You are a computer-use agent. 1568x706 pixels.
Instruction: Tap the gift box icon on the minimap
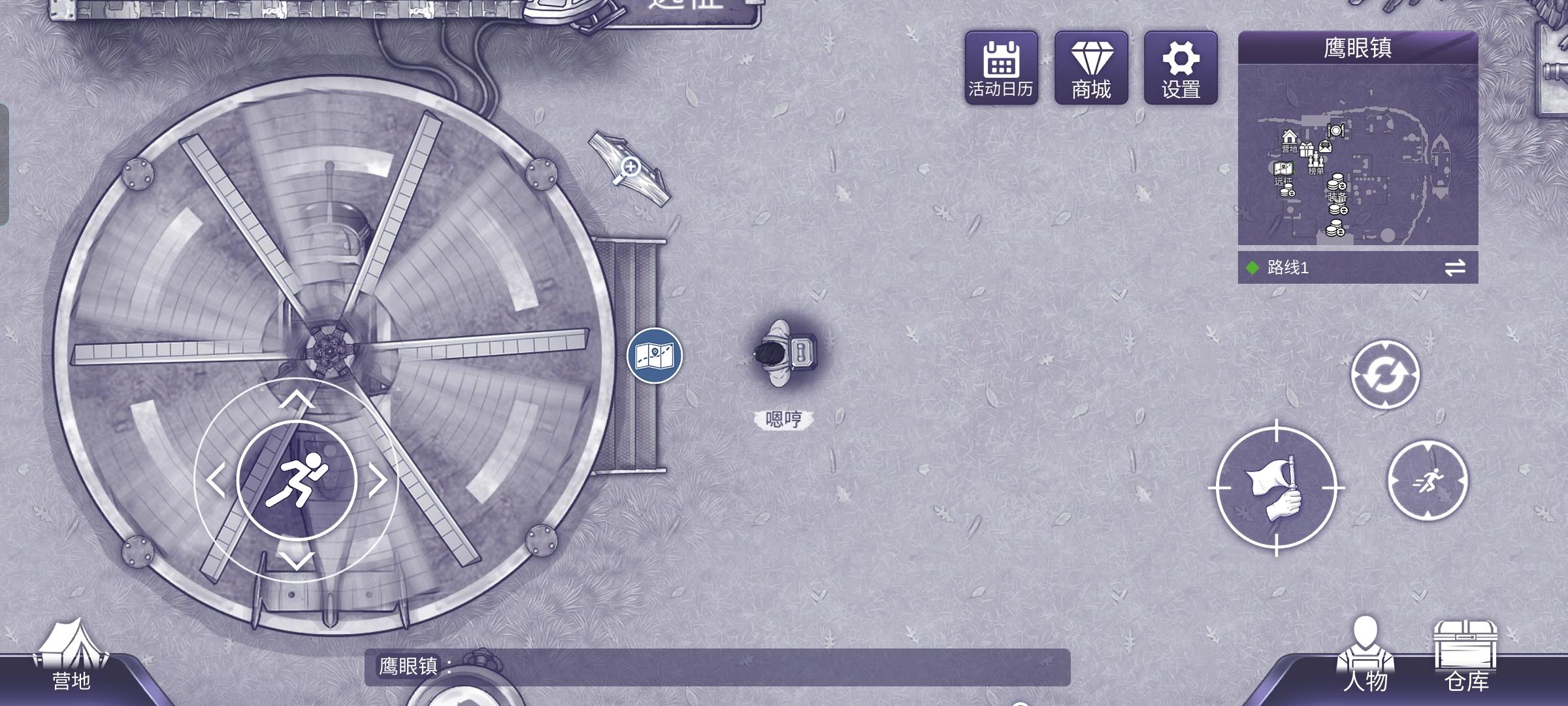(x=1307, y=150)
